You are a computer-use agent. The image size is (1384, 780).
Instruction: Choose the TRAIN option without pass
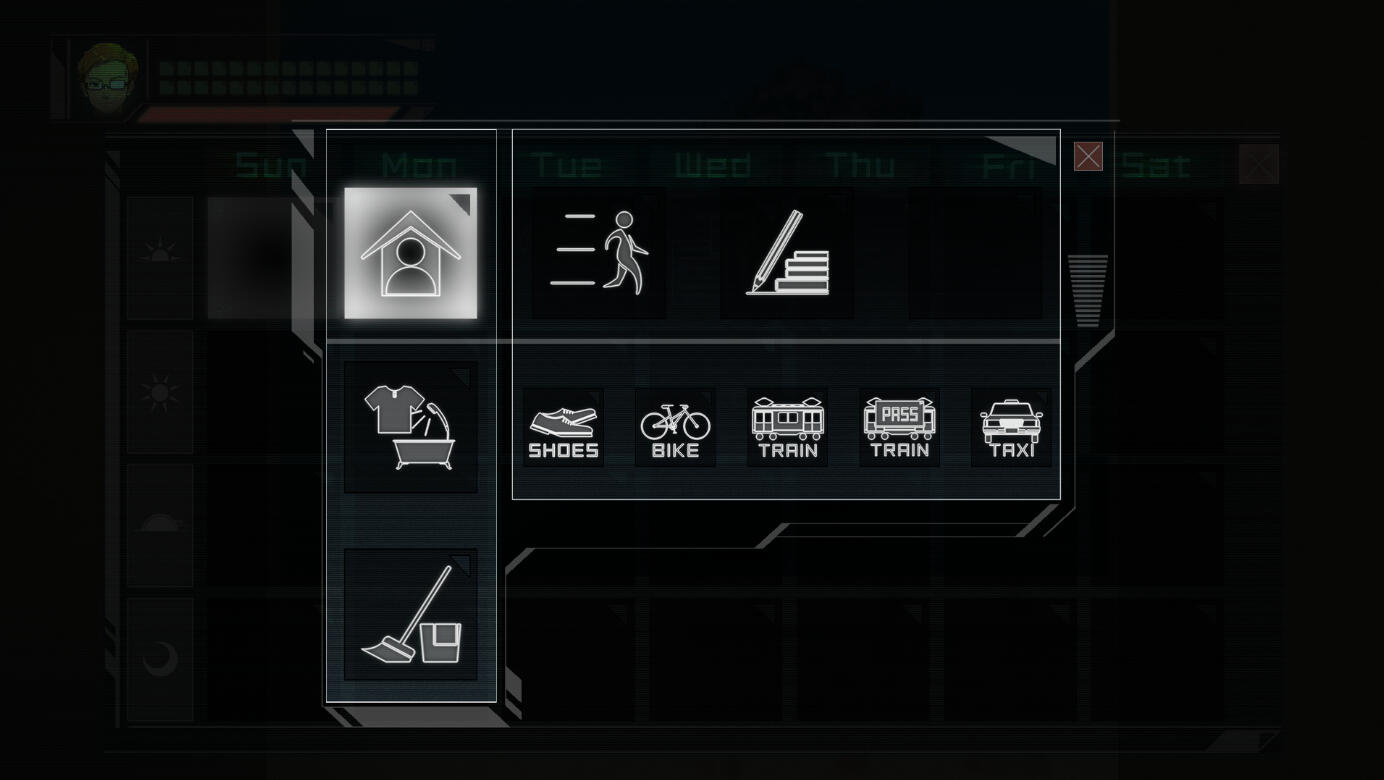(787, 428)
